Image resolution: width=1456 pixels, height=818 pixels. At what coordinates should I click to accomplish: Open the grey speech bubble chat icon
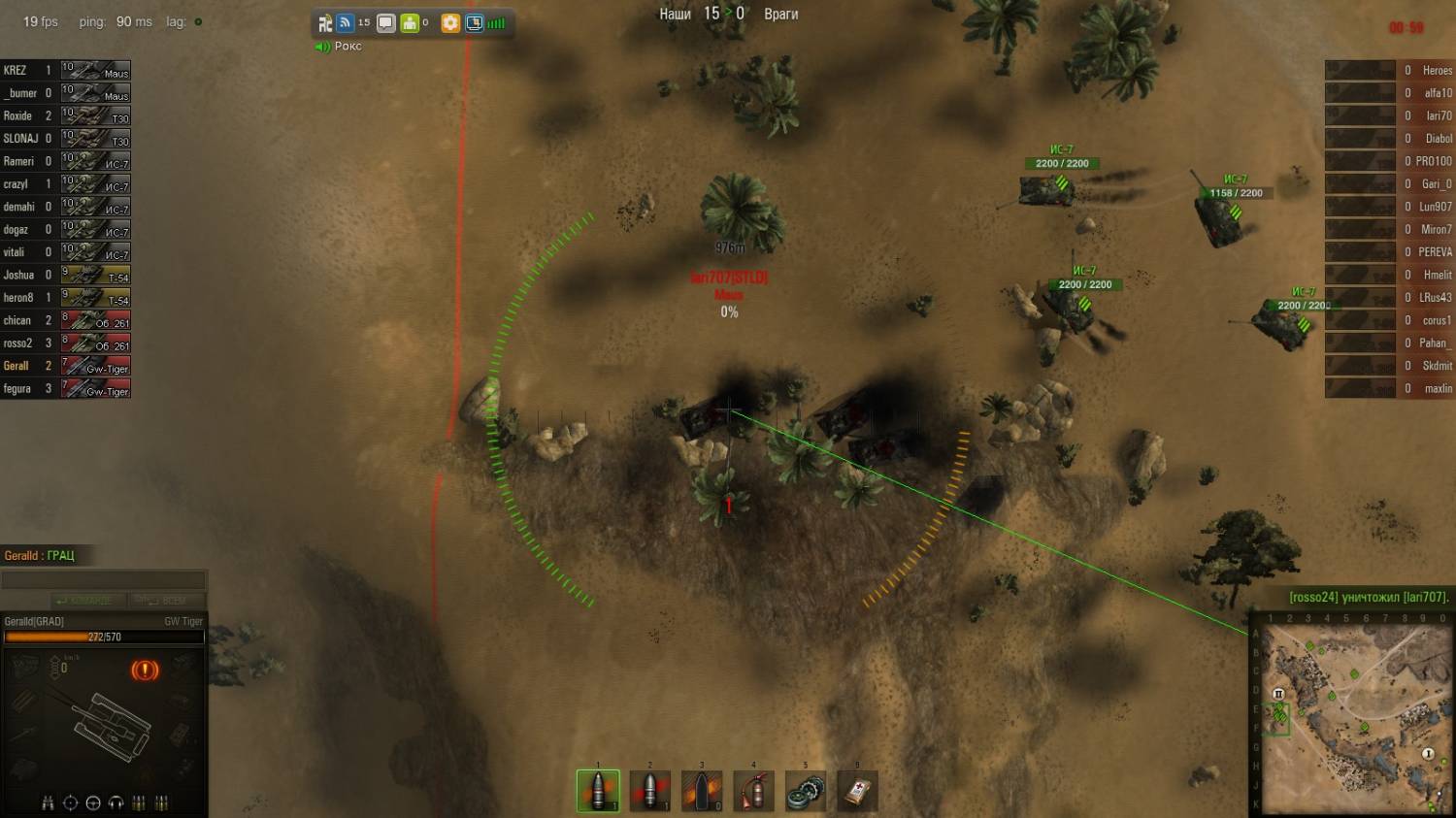tap(385, 23)
